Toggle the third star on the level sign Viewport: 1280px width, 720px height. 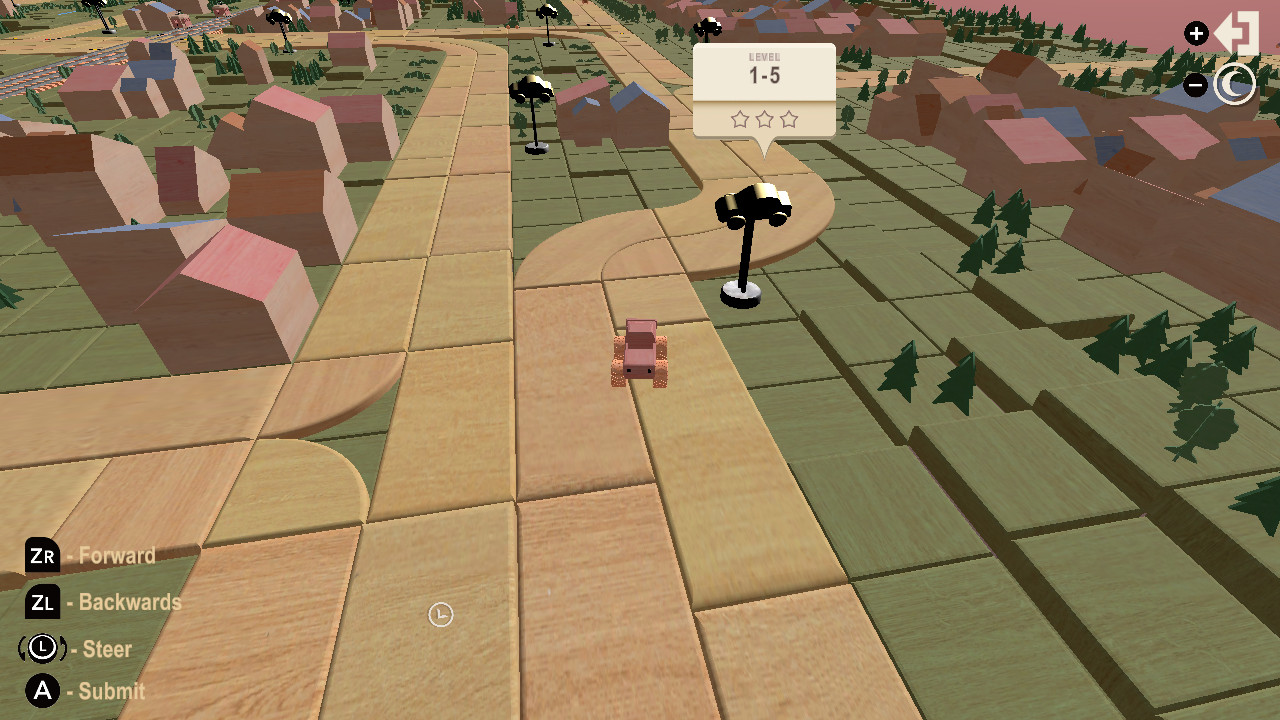point(789,119)
